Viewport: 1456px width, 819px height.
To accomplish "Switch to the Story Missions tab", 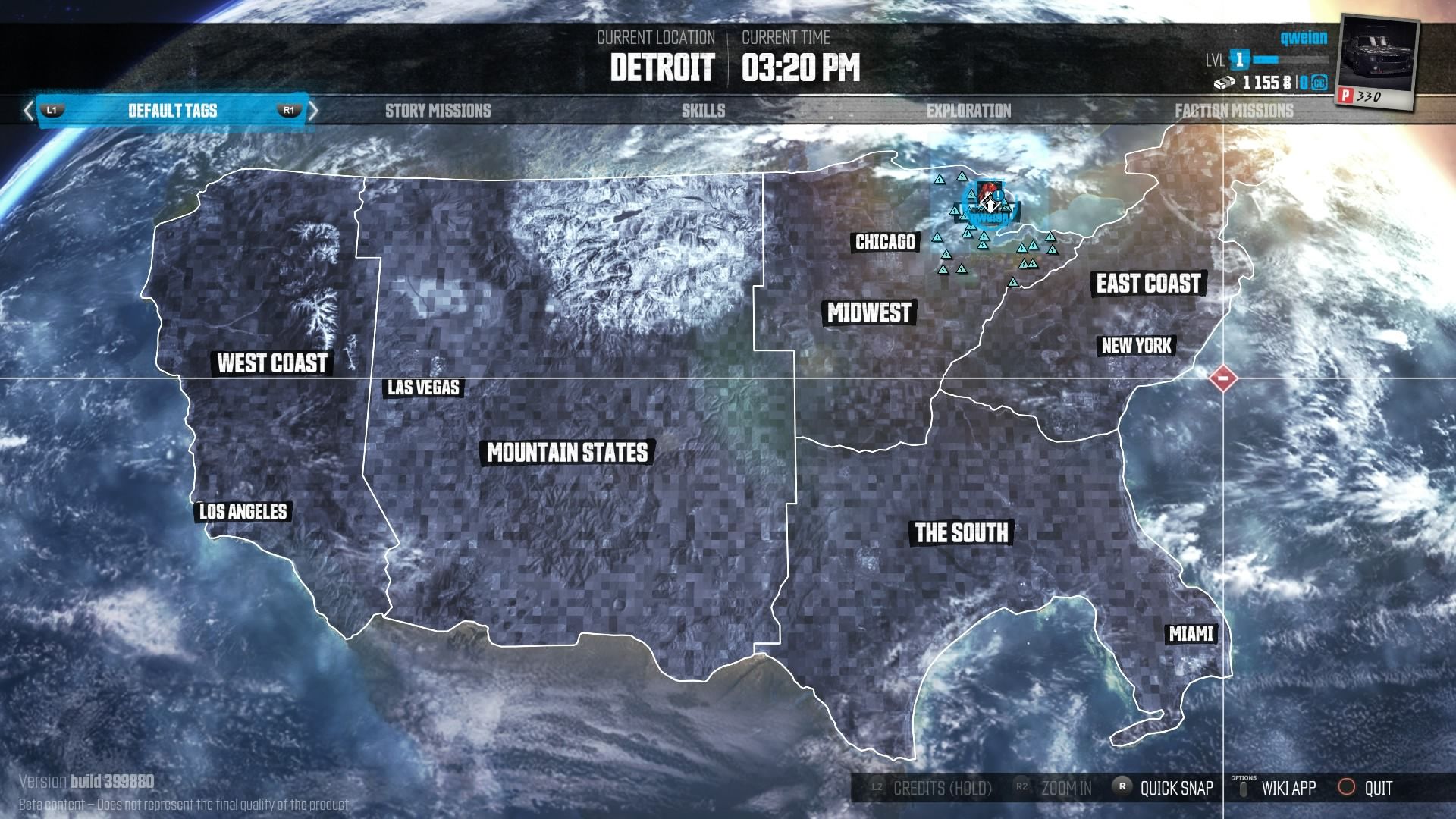I will coord(438,111).
